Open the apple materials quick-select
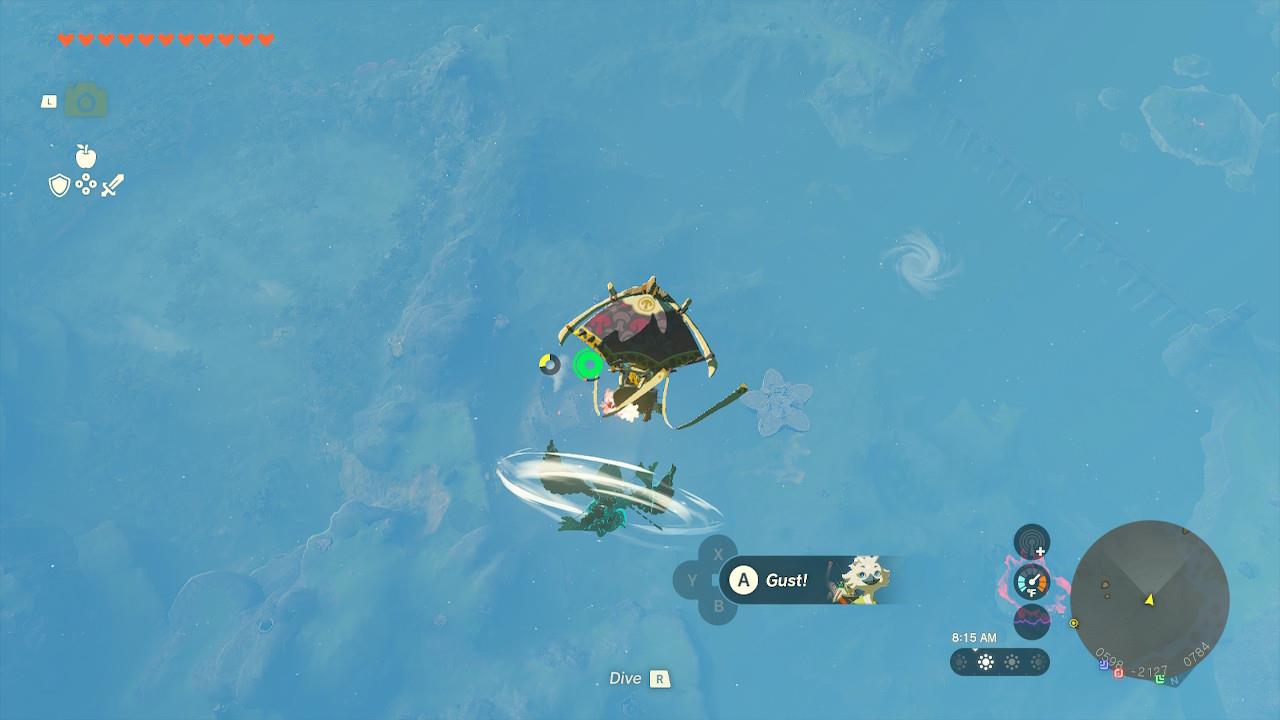 click(x=85, y=156)
